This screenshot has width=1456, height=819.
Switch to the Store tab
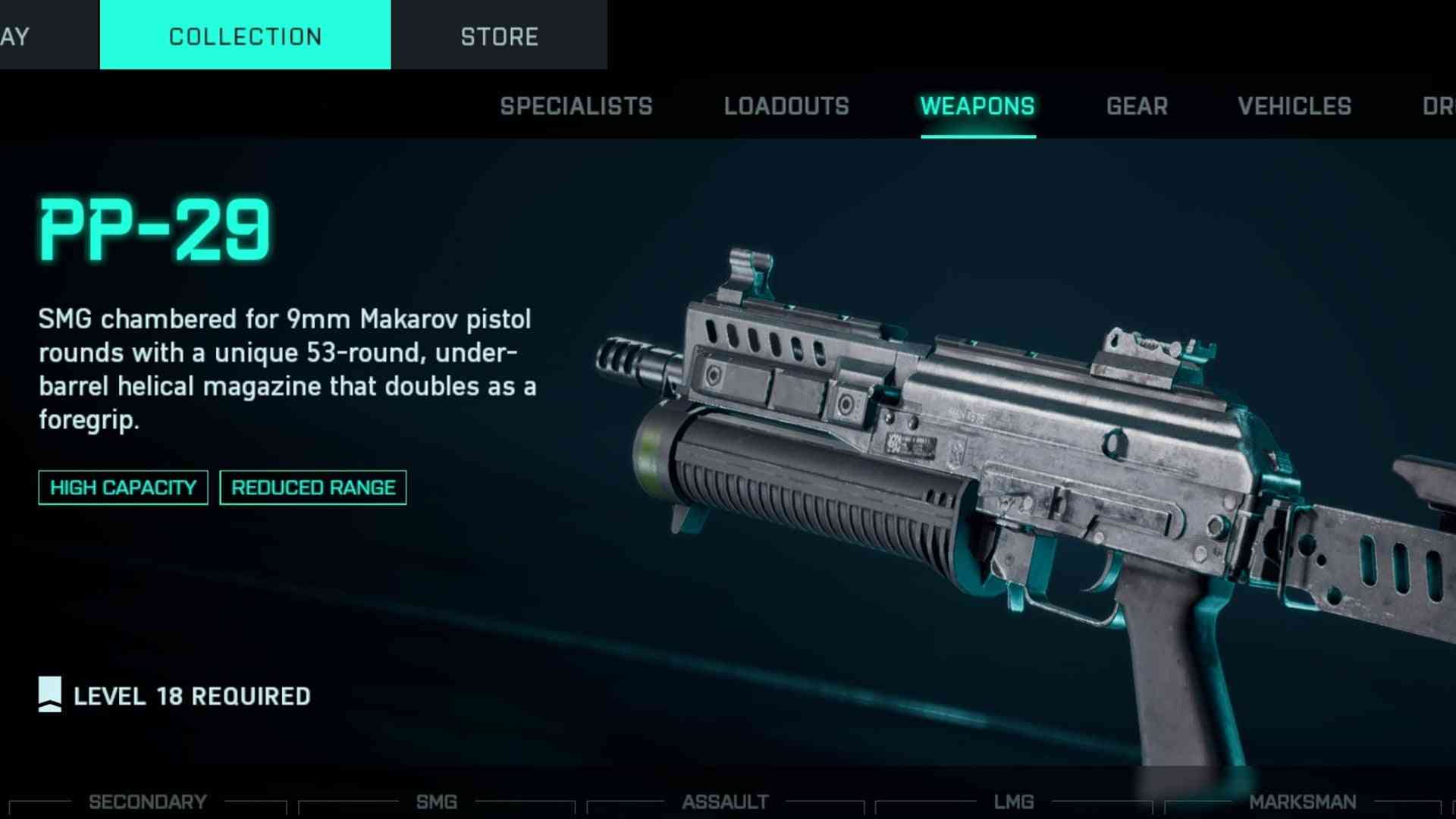(x=499, y=36)
